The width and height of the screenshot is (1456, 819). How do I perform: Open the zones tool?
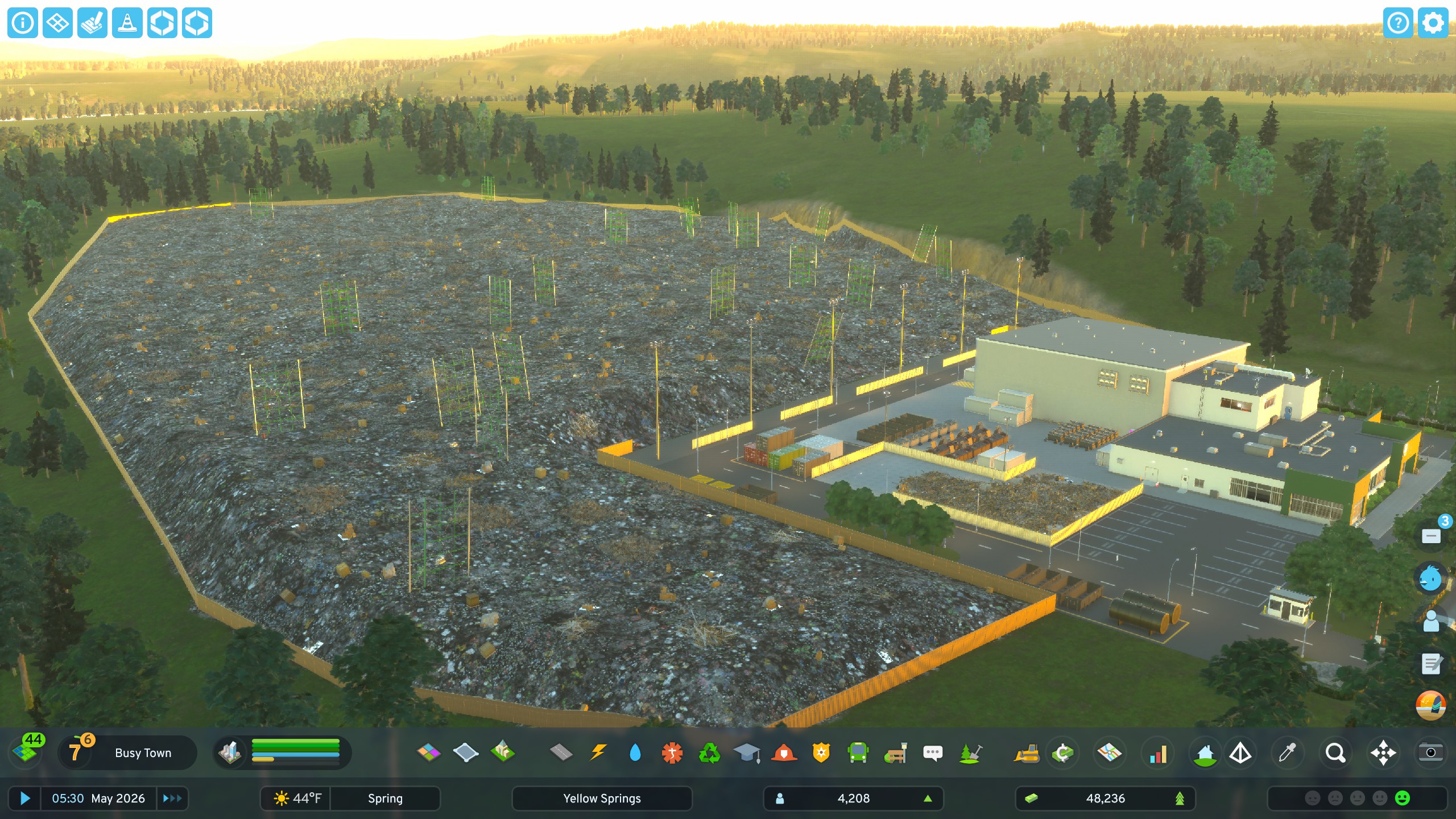coord(429,753)
